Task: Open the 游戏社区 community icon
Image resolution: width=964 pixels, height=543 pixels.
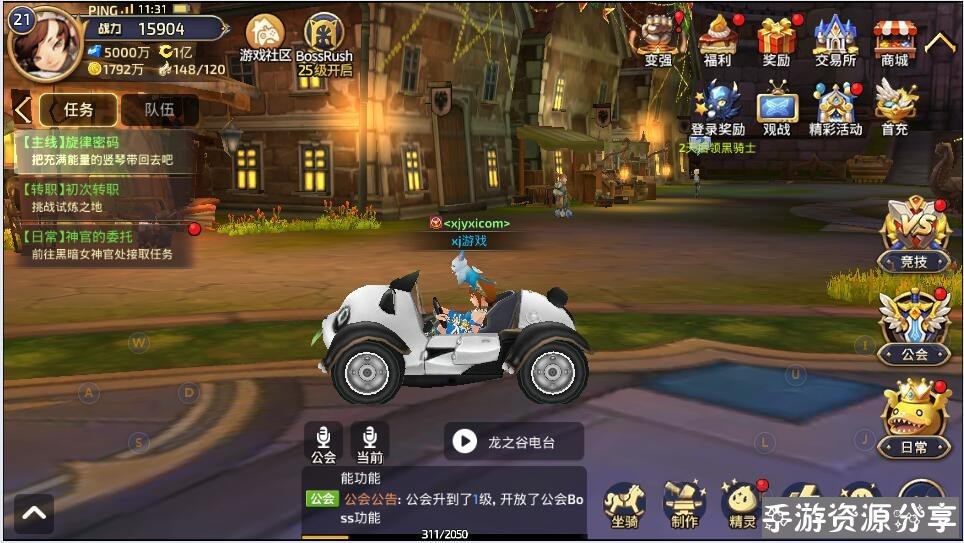Action: 265,38
